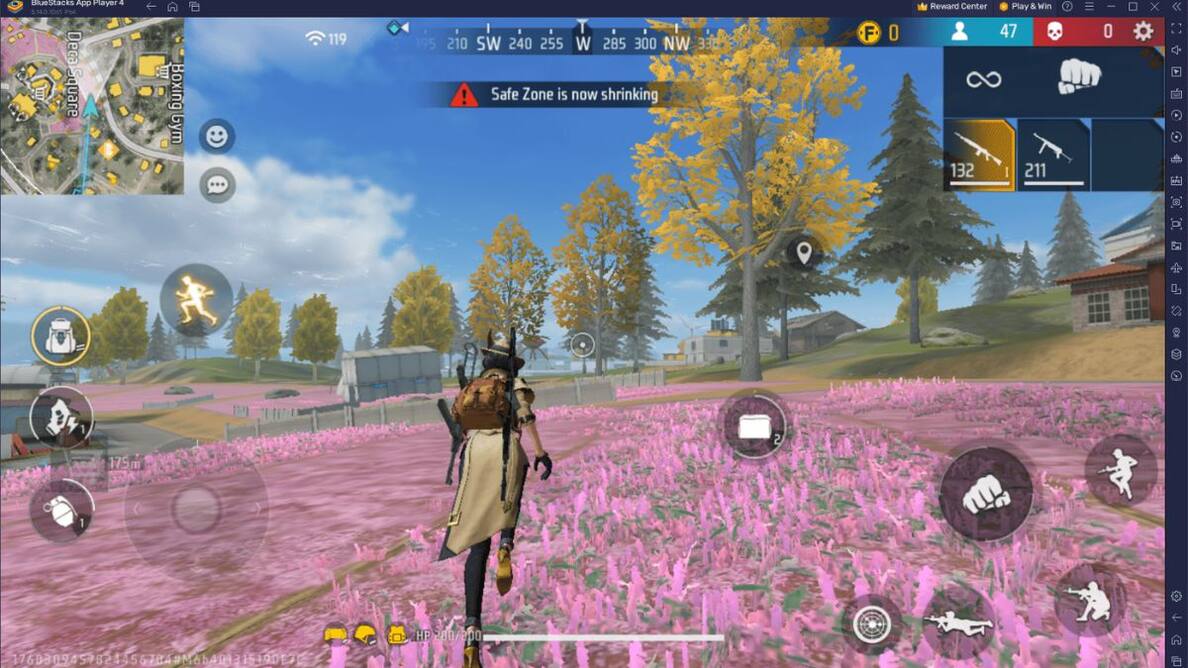Screen dimensions: 1188x668
Task: Tap the scope aim crosshair button
Action: tap(871, 624)
